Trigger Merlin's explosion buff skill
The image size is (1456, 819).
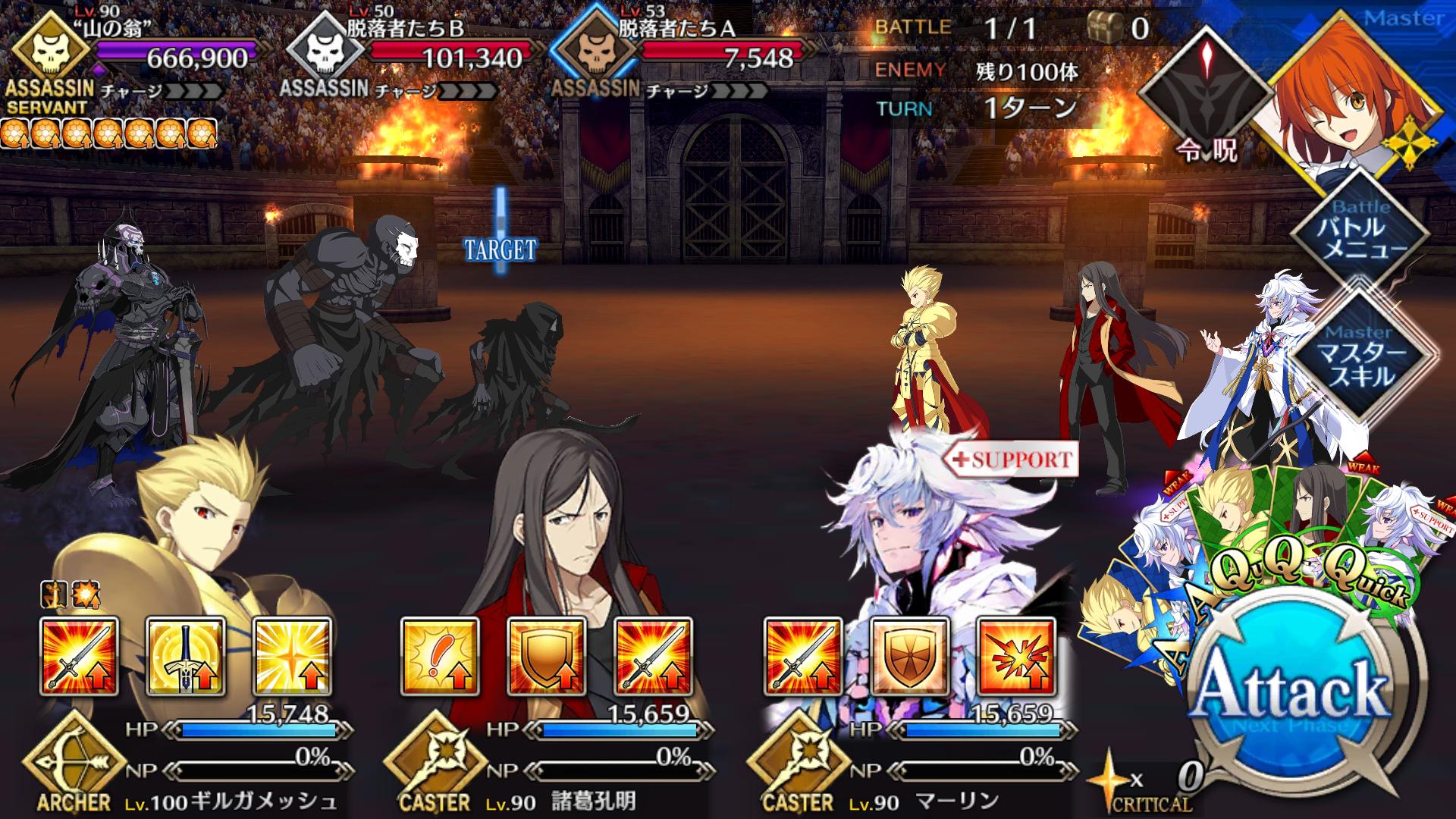(x=1016, y=657)
